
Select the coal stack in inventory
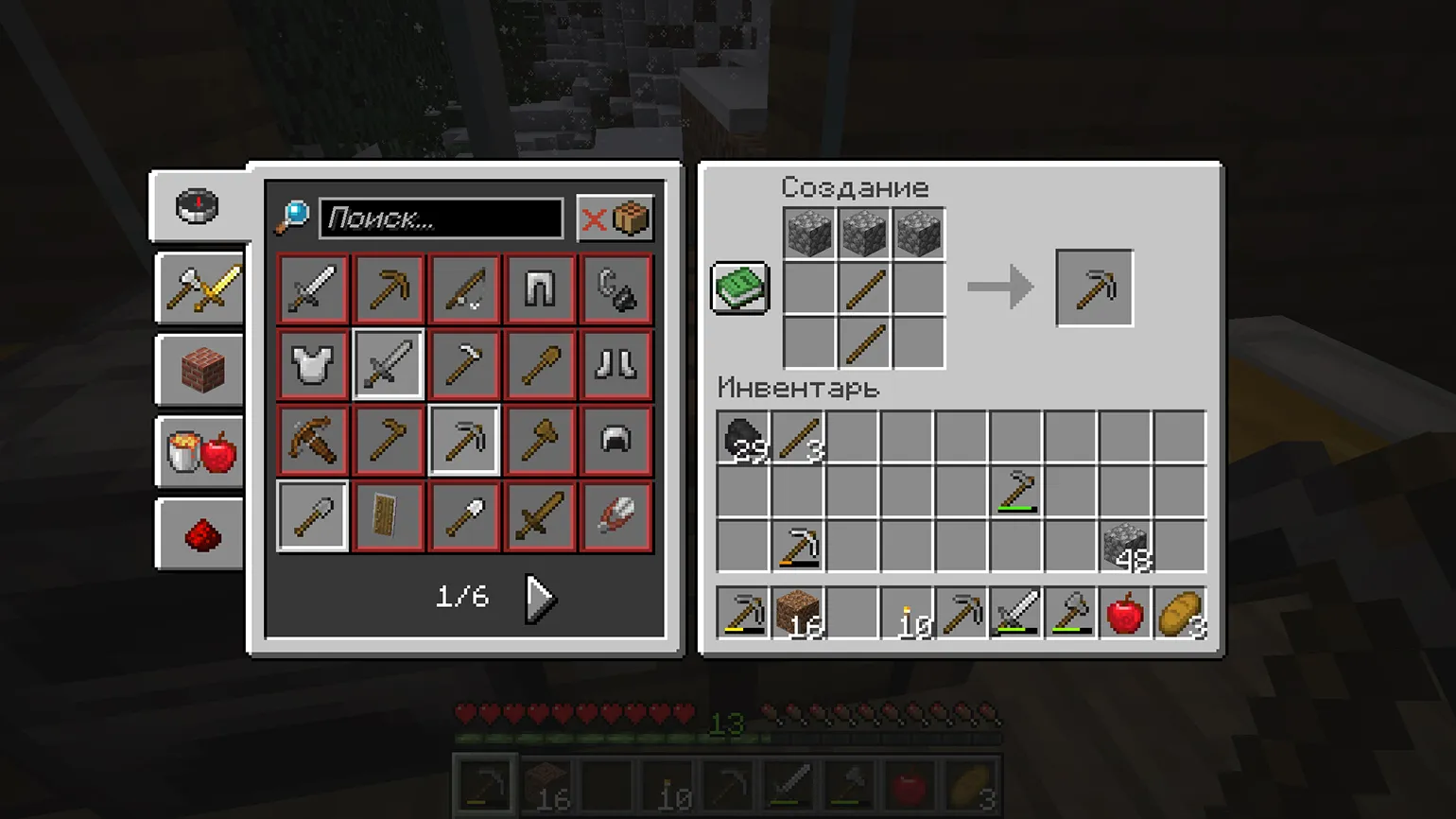pyautogui.click(x=743, y=438)
